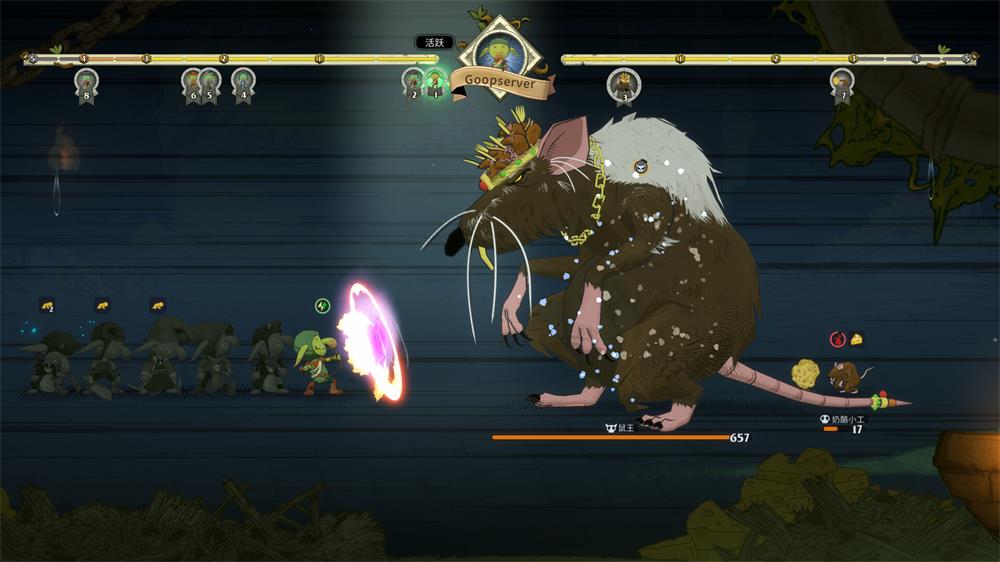Click the enemy turn token numbered 7

click(842, 83)
